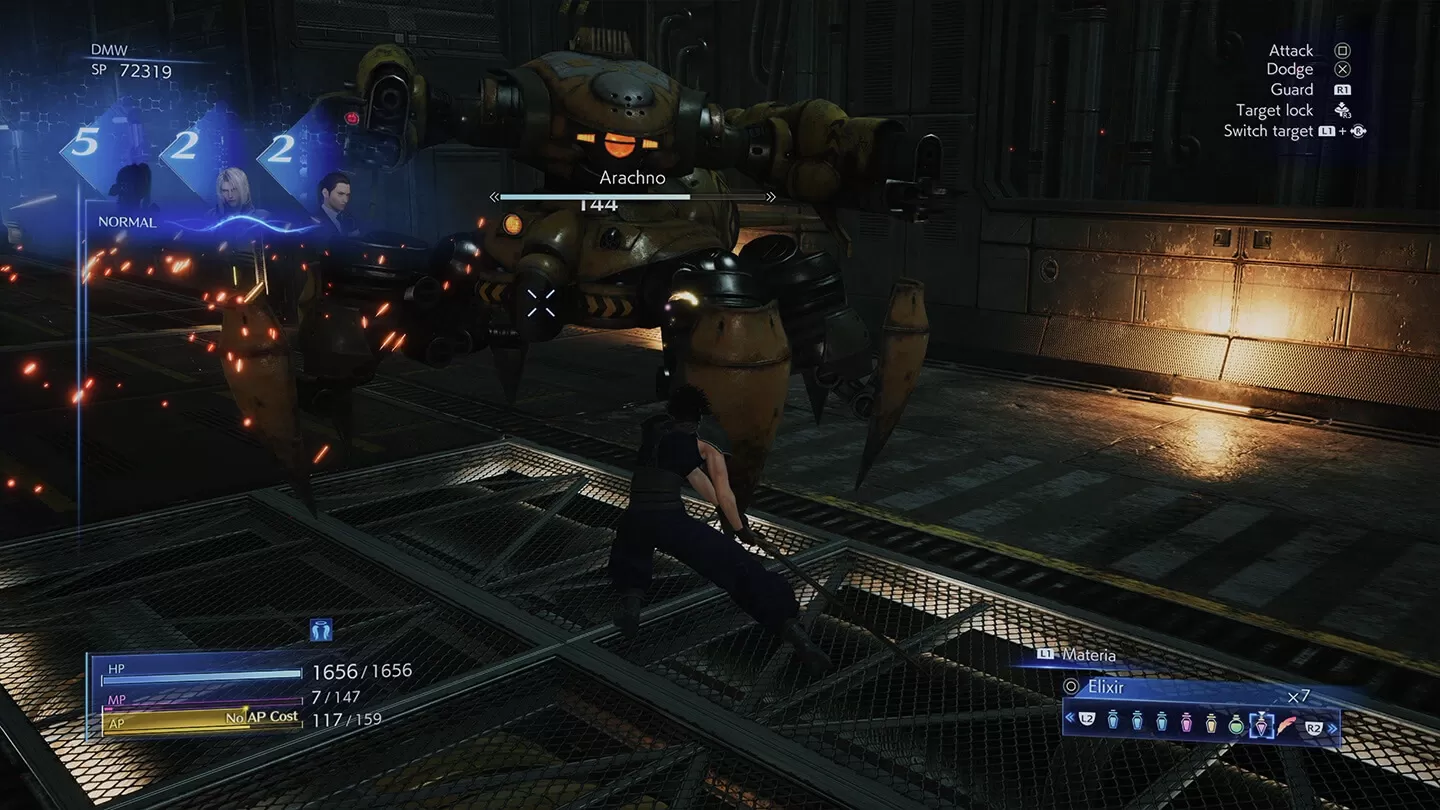Select the Phoenix Down feather item
Screen dimensions: 1440x810
[1286, 720]
